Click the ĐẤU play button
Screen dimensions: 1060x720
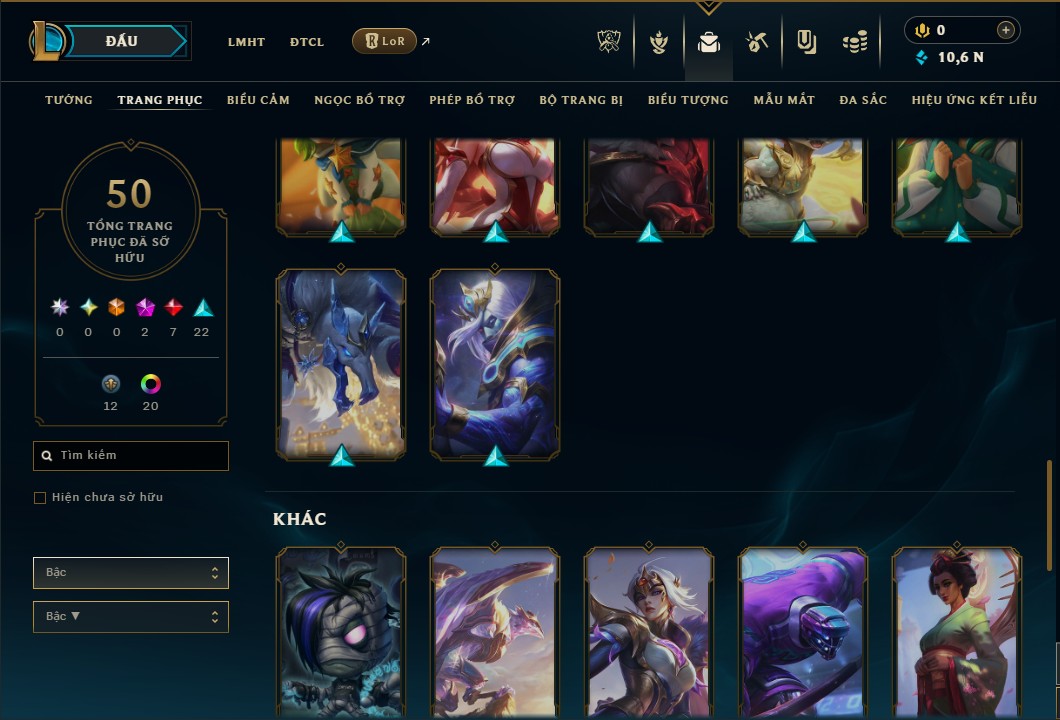tap(122, 41)
